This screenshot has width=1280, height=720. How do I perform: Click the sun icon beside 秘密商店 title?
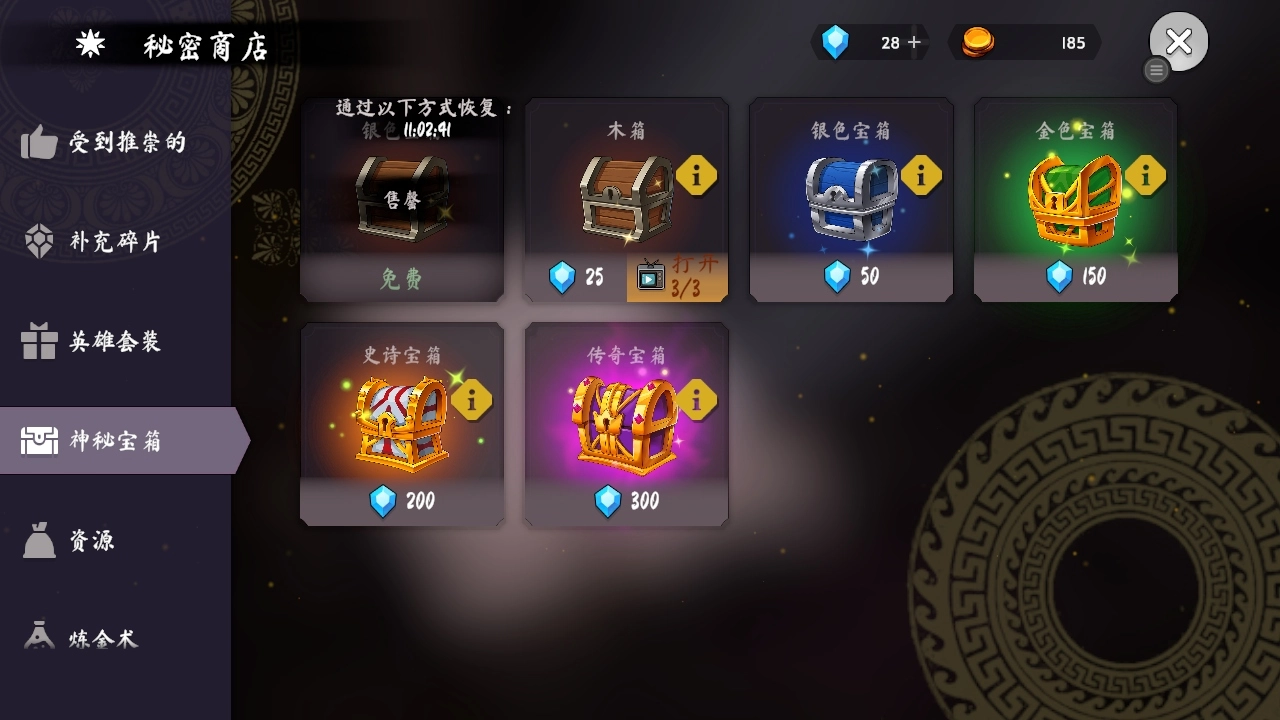point(91,42)
